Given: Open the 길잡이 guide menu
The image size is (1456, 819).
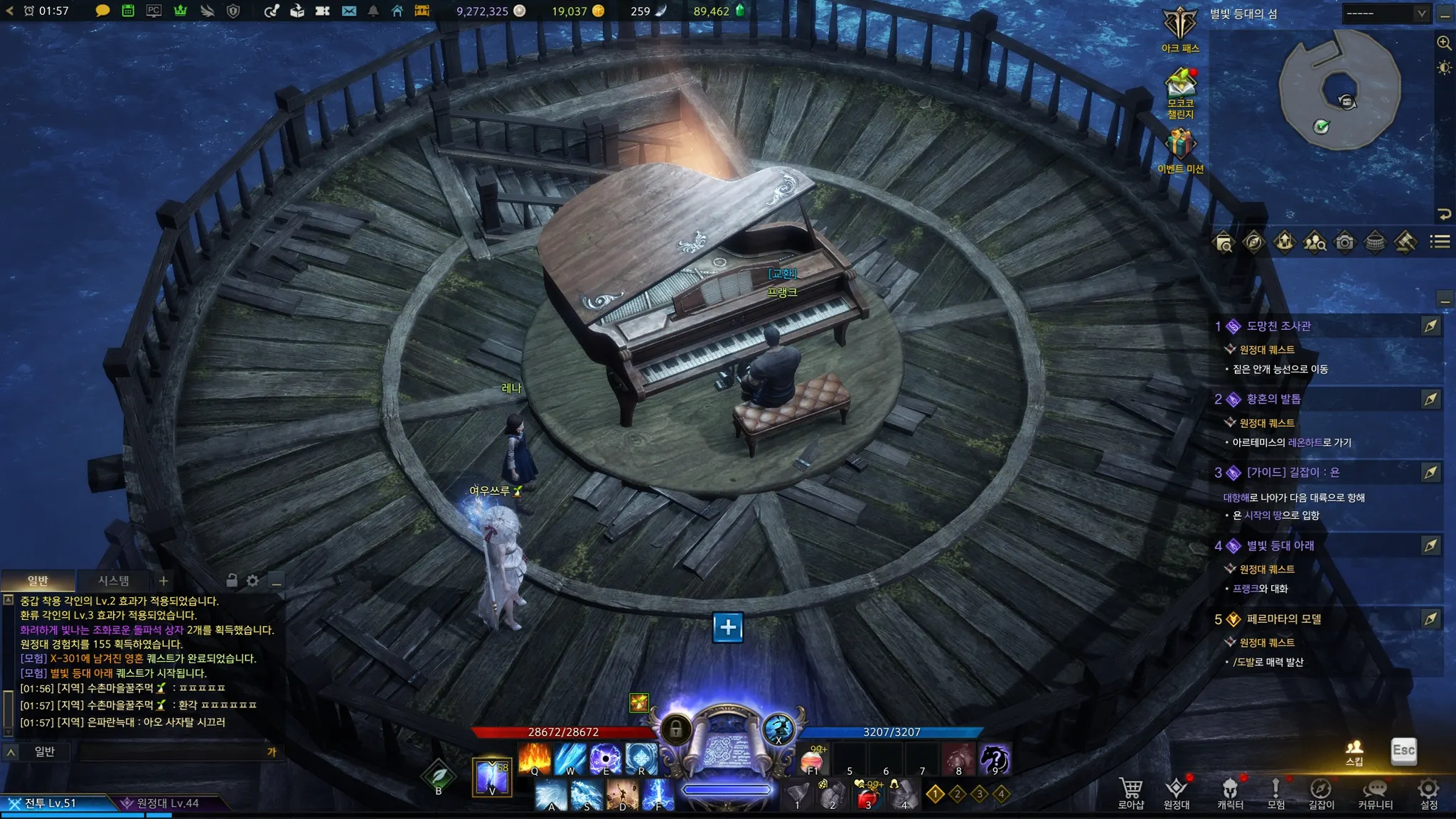Looking at the screenshot, I should pyautogui.click(x=1321, y=791).
